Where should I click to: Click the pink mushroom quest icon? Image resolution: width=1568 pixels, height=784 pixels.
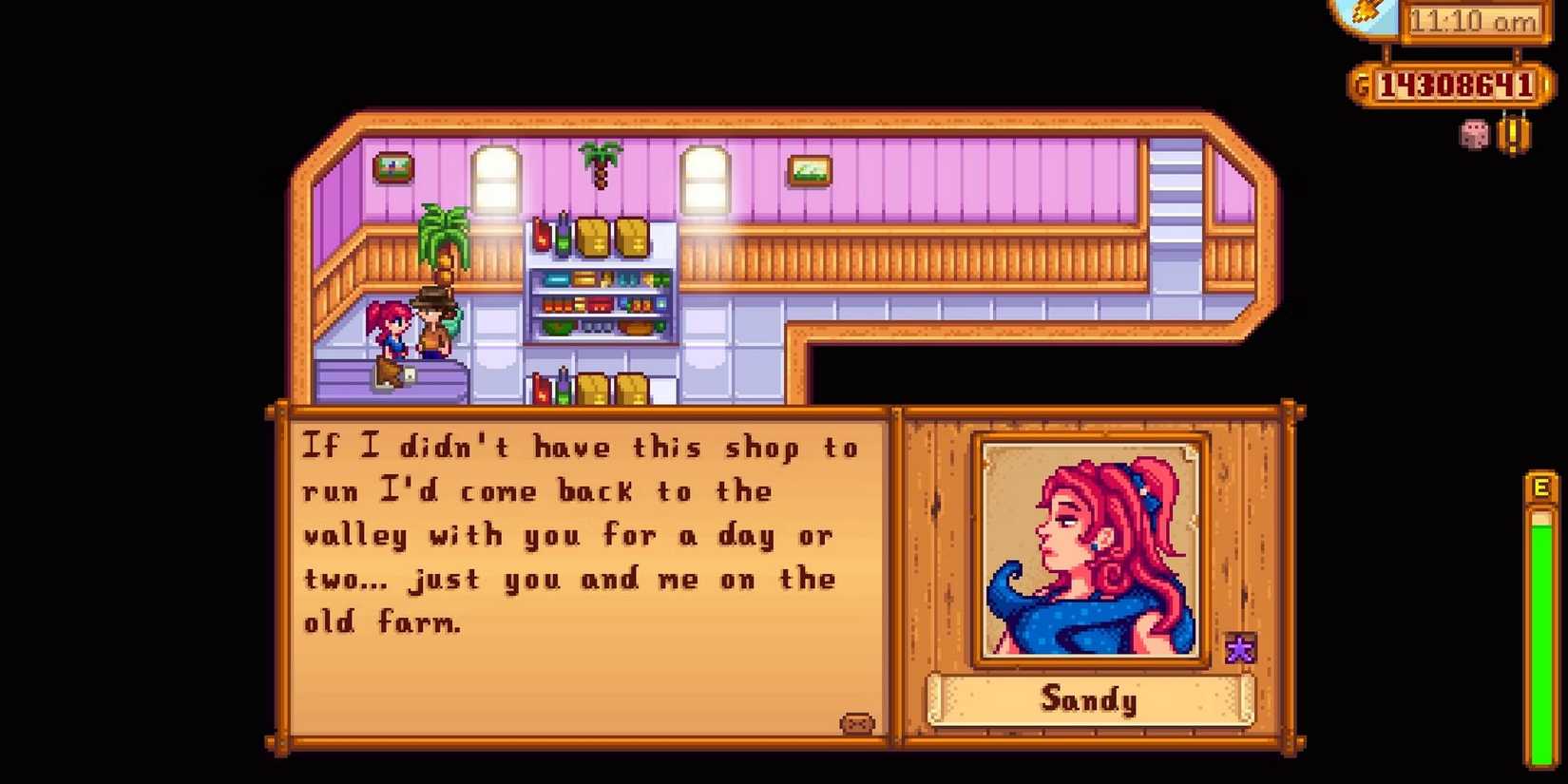(x=1470, y=136)
